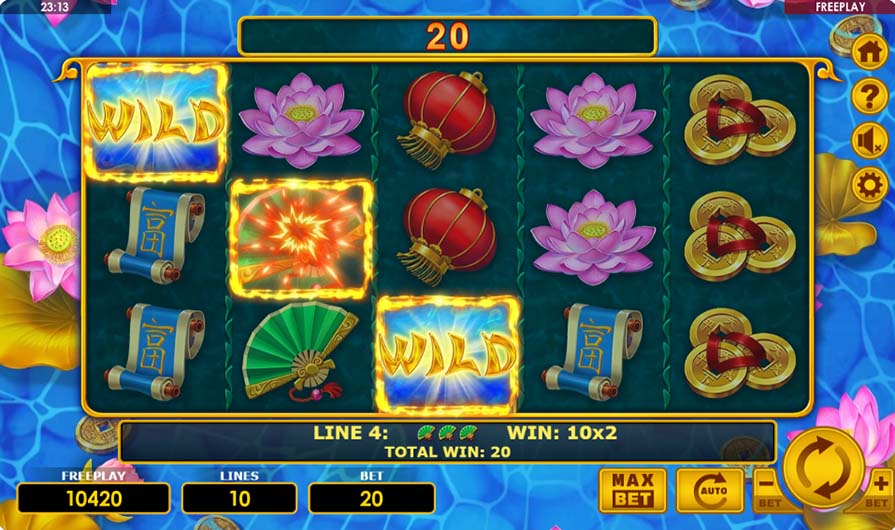
Task: Set the maximum bet with MAX BET
Action: [x=632, y=489]
